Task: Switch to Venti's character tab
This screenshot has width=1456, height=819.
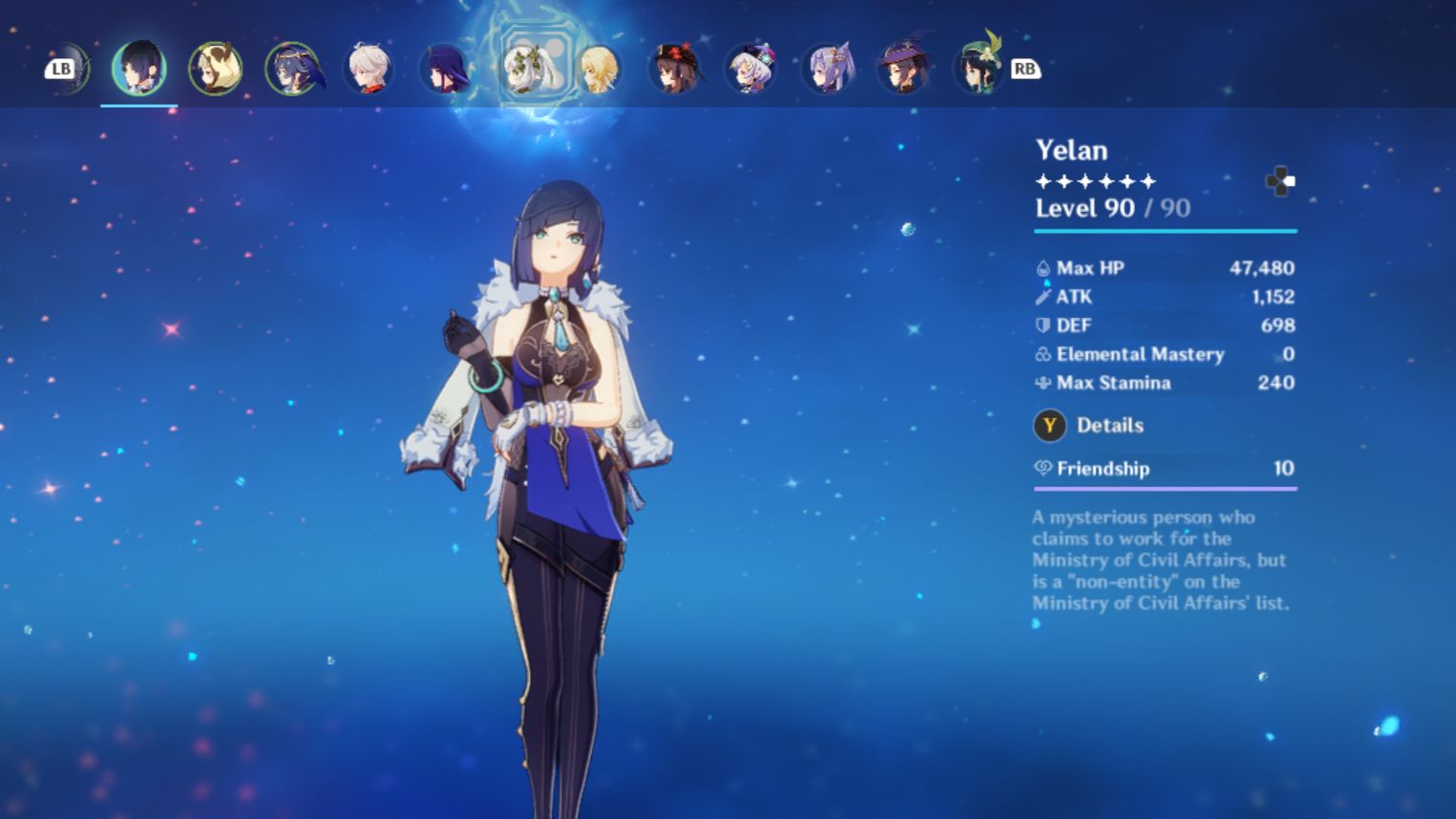Action: 977,67
